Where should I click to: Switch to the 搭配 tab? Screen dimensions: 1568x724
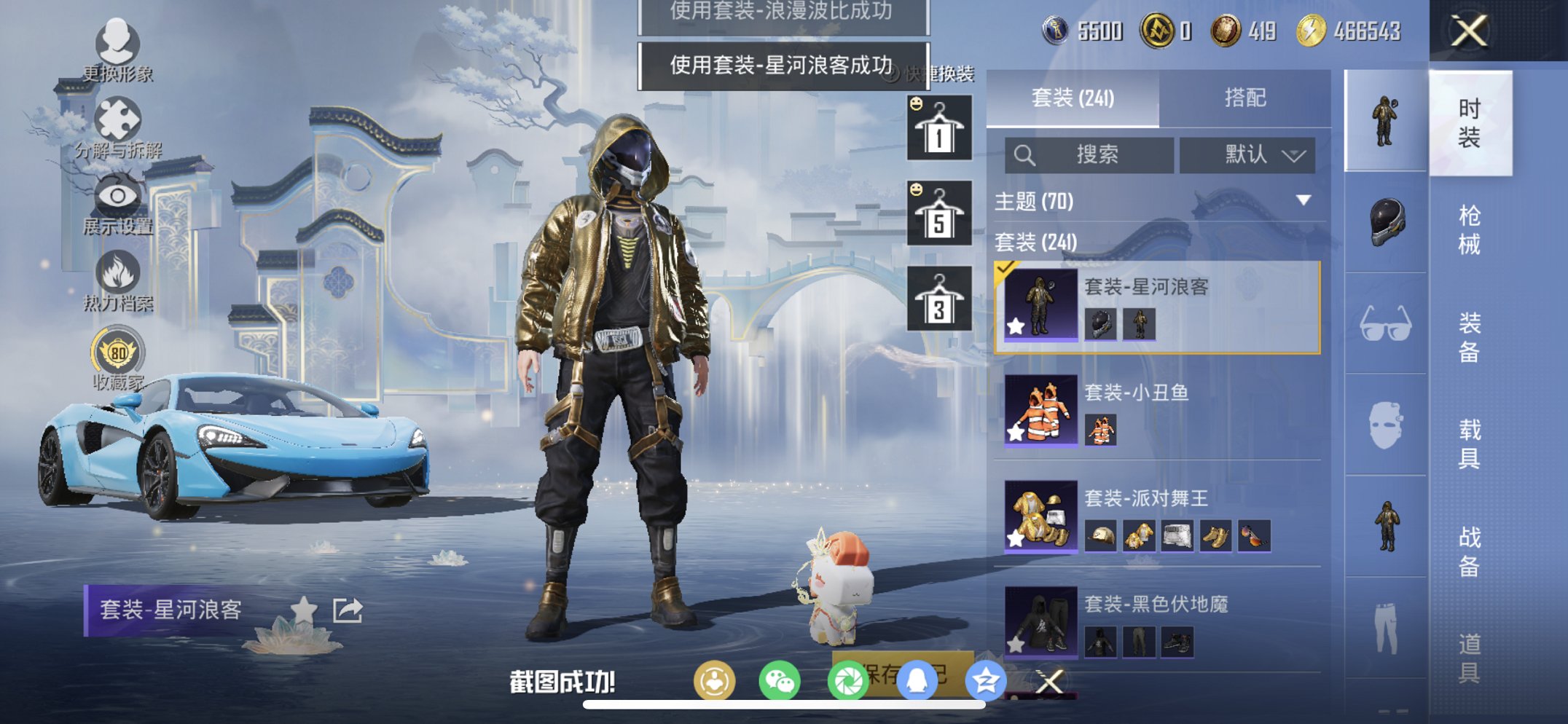[x=1245, y=97]
